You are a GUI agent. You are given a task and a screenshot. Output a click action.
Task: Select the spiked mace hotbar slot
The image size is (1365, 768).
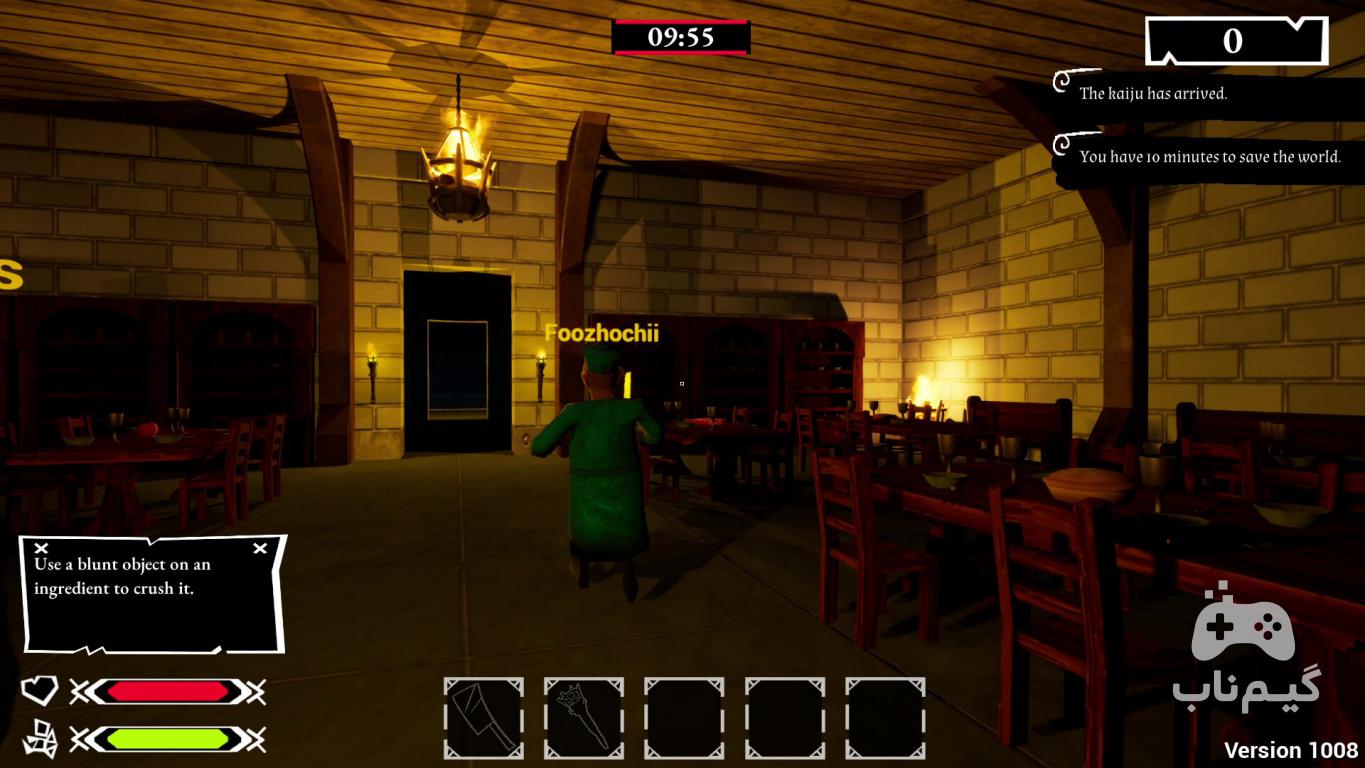(584, 717)
